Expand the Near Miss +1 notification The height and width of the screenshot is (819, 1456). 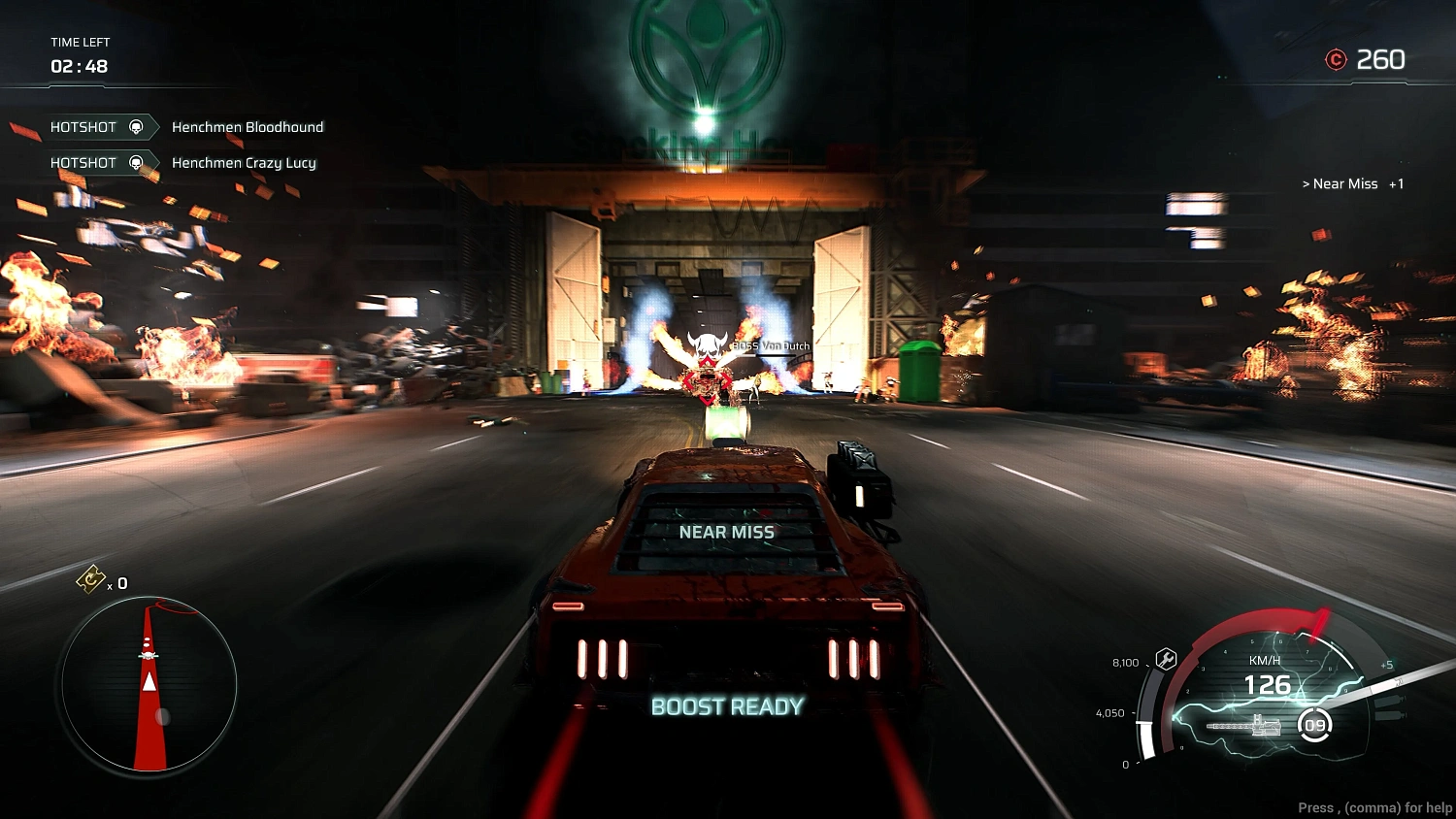1352,183
